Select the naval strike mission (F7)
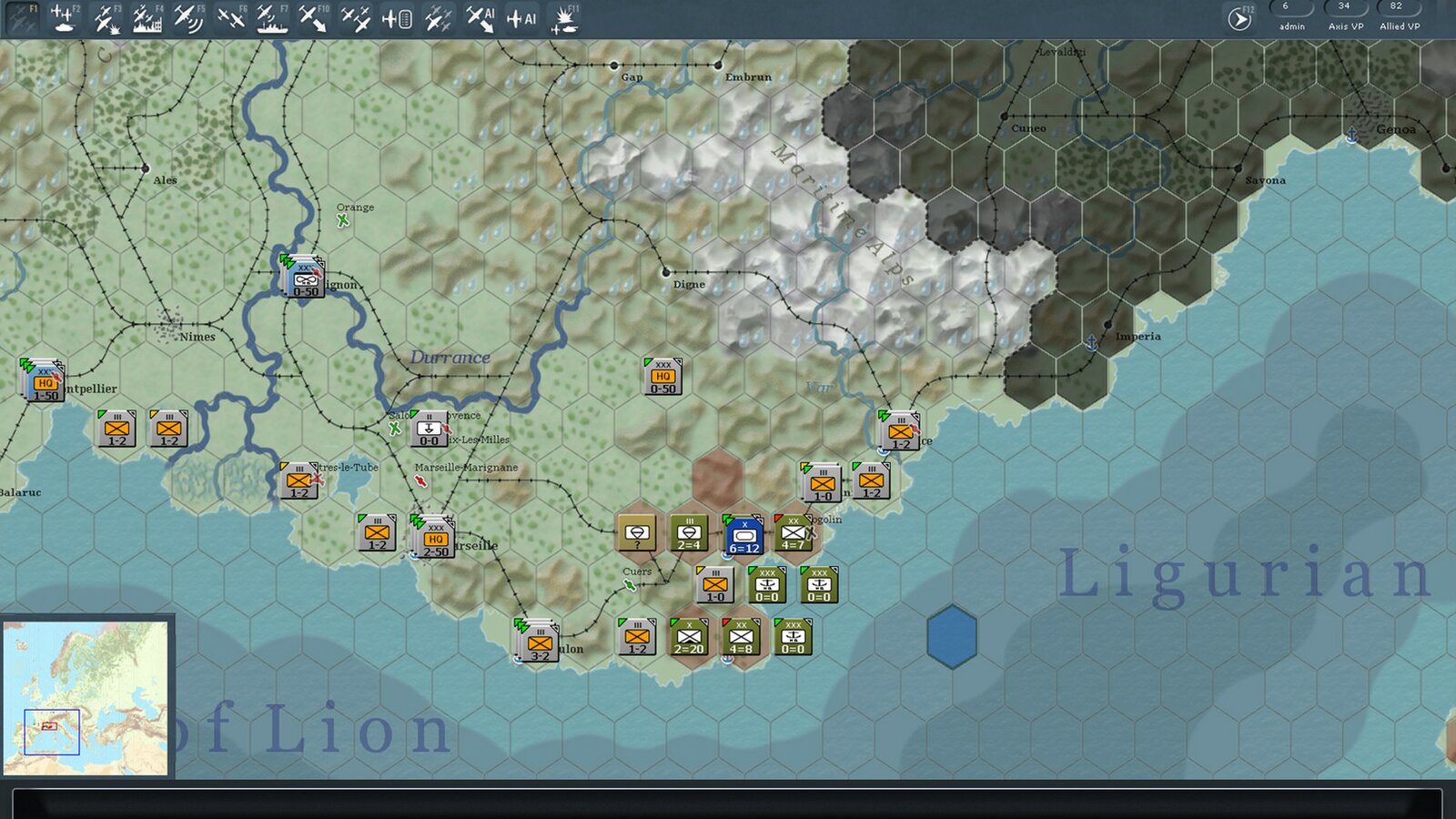This screenshot has height=819, width=1456. (273, 16)
